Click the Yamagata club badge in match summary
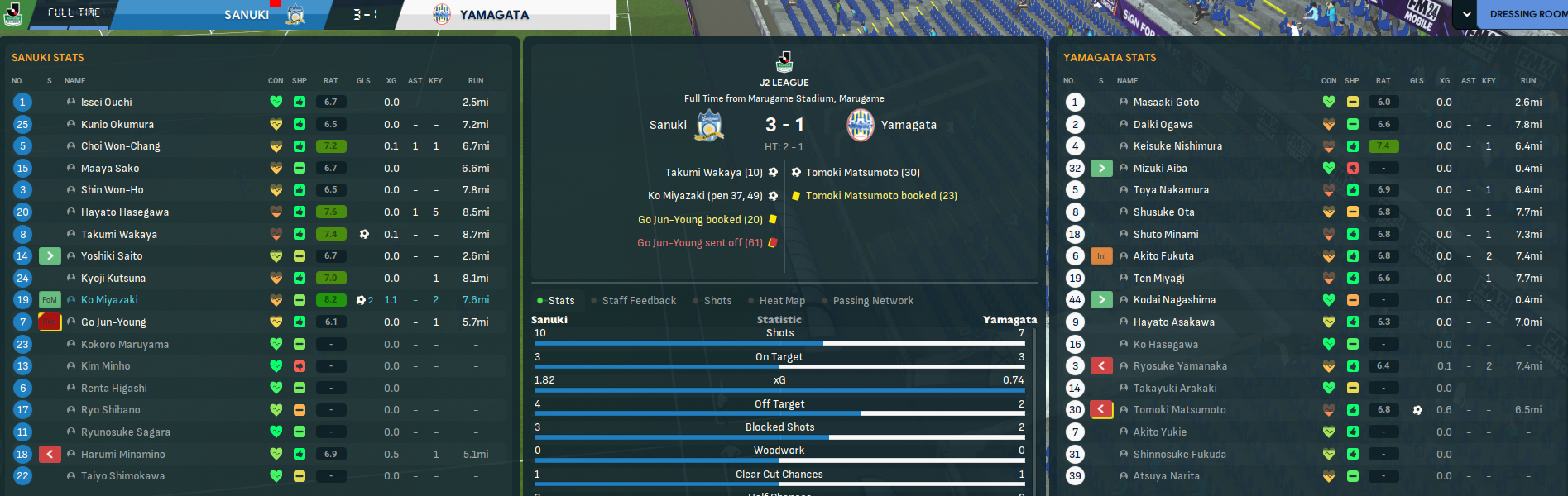The width and height of the screenshot is (1568, 496). pos(861,125)
